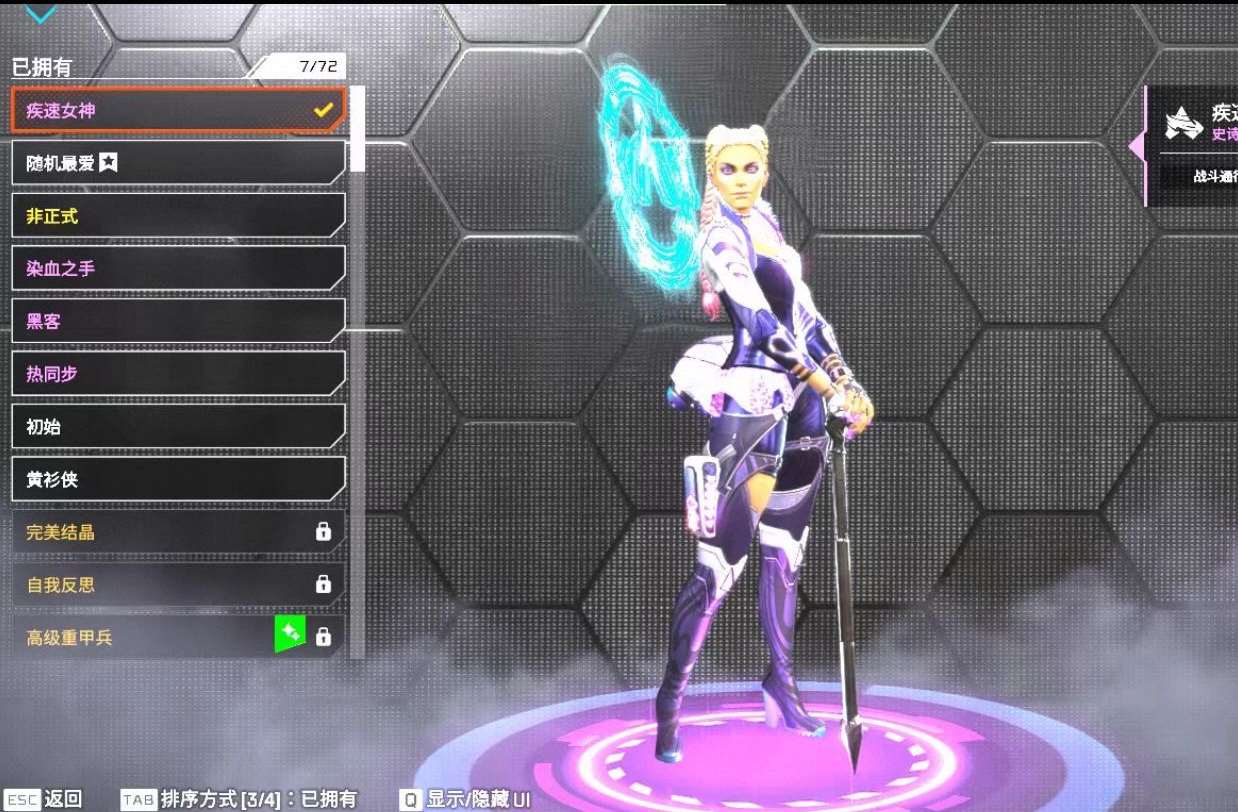
Task: Choose the 随机最爱 random favorite option
Action: [x=178, y=163]
